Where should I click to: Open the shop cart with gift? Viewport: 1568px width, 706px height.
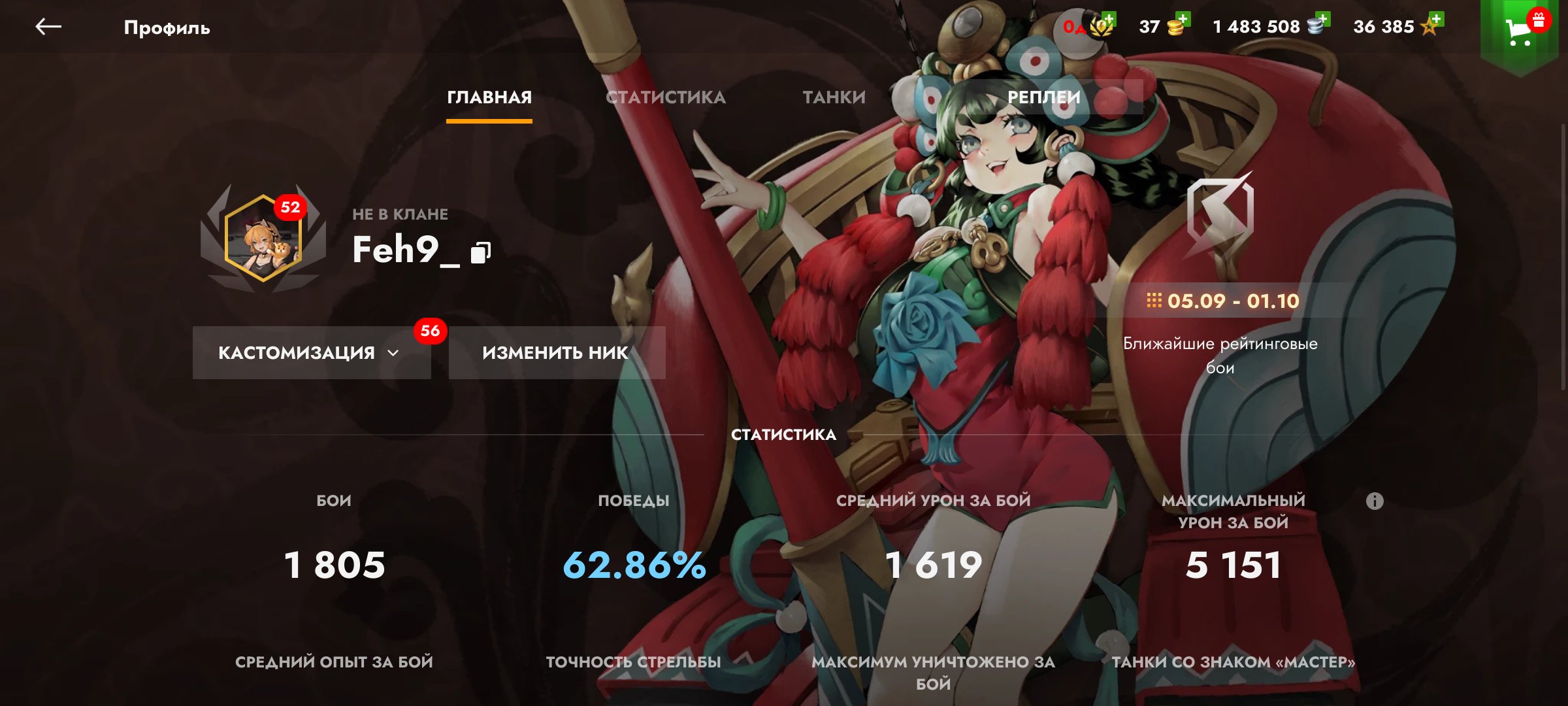(x=1520, y=30)
